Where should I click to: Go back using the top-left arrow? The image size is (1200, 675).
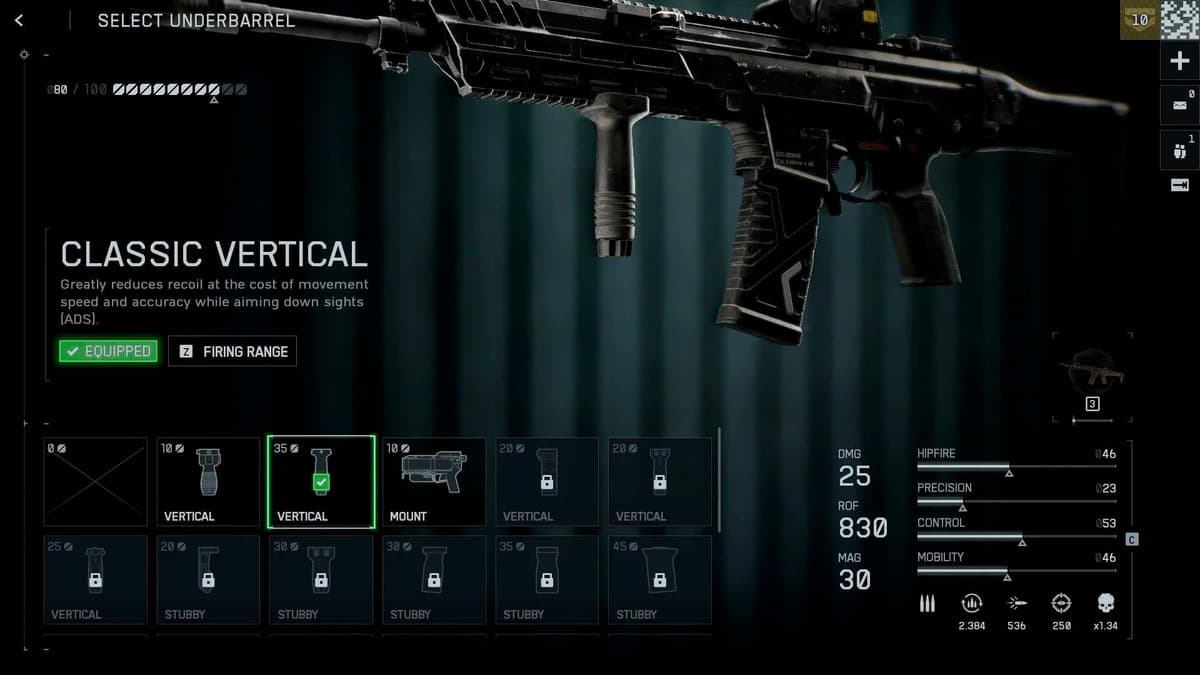pos(19,20)
